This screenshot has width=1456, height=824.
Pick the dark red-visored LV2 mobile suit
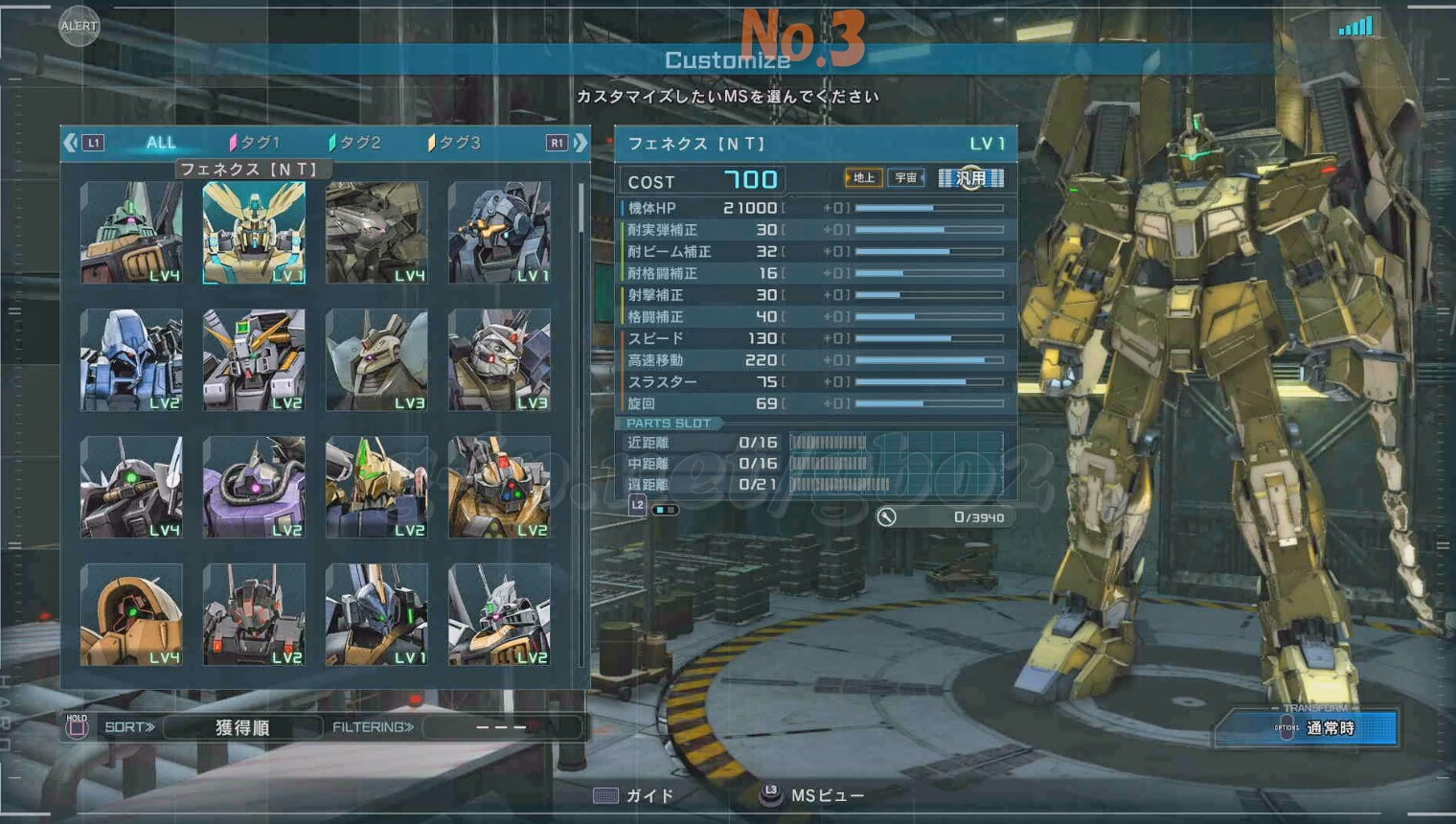click(x=254, y=614)
